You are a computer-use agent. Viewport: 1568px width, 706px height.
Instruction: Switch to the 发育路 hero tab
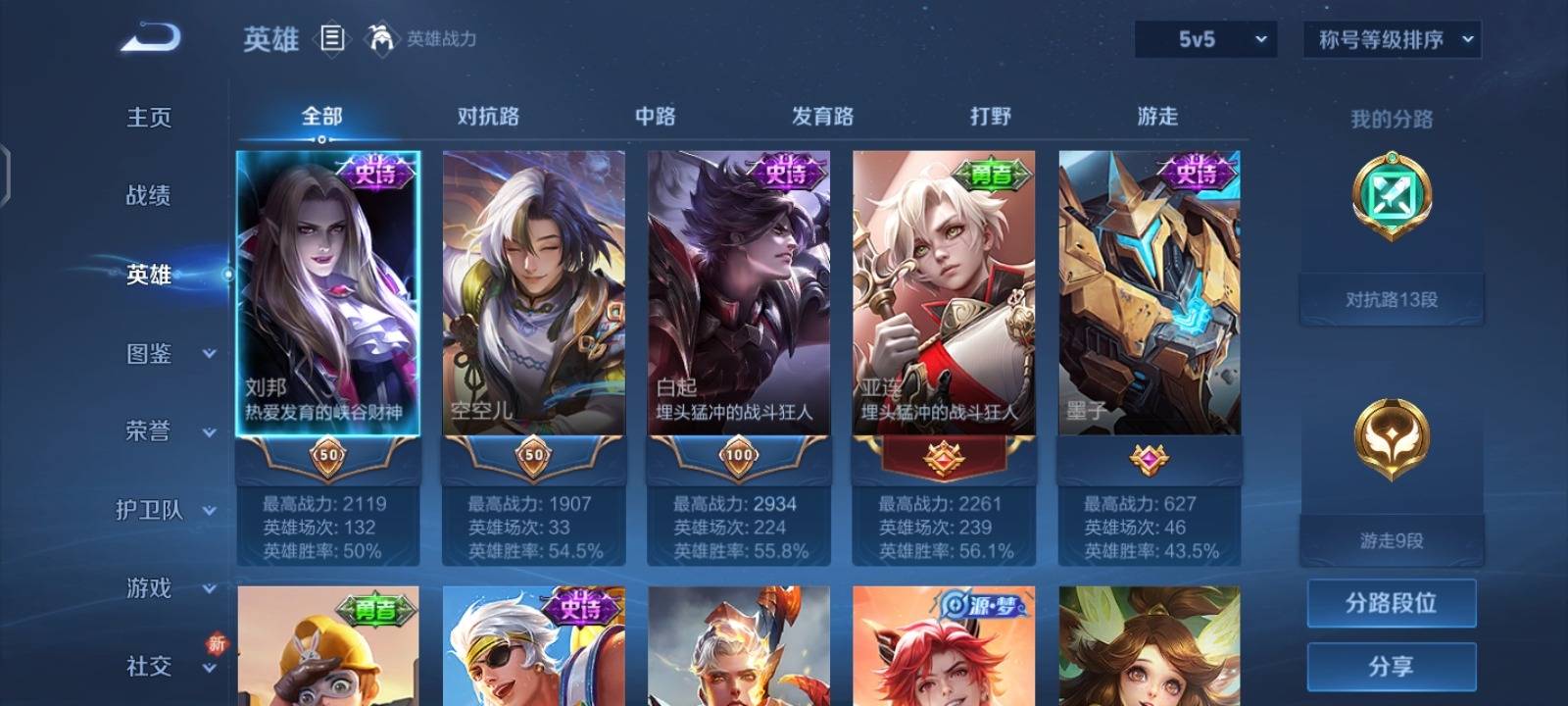[x=821, y=116]
